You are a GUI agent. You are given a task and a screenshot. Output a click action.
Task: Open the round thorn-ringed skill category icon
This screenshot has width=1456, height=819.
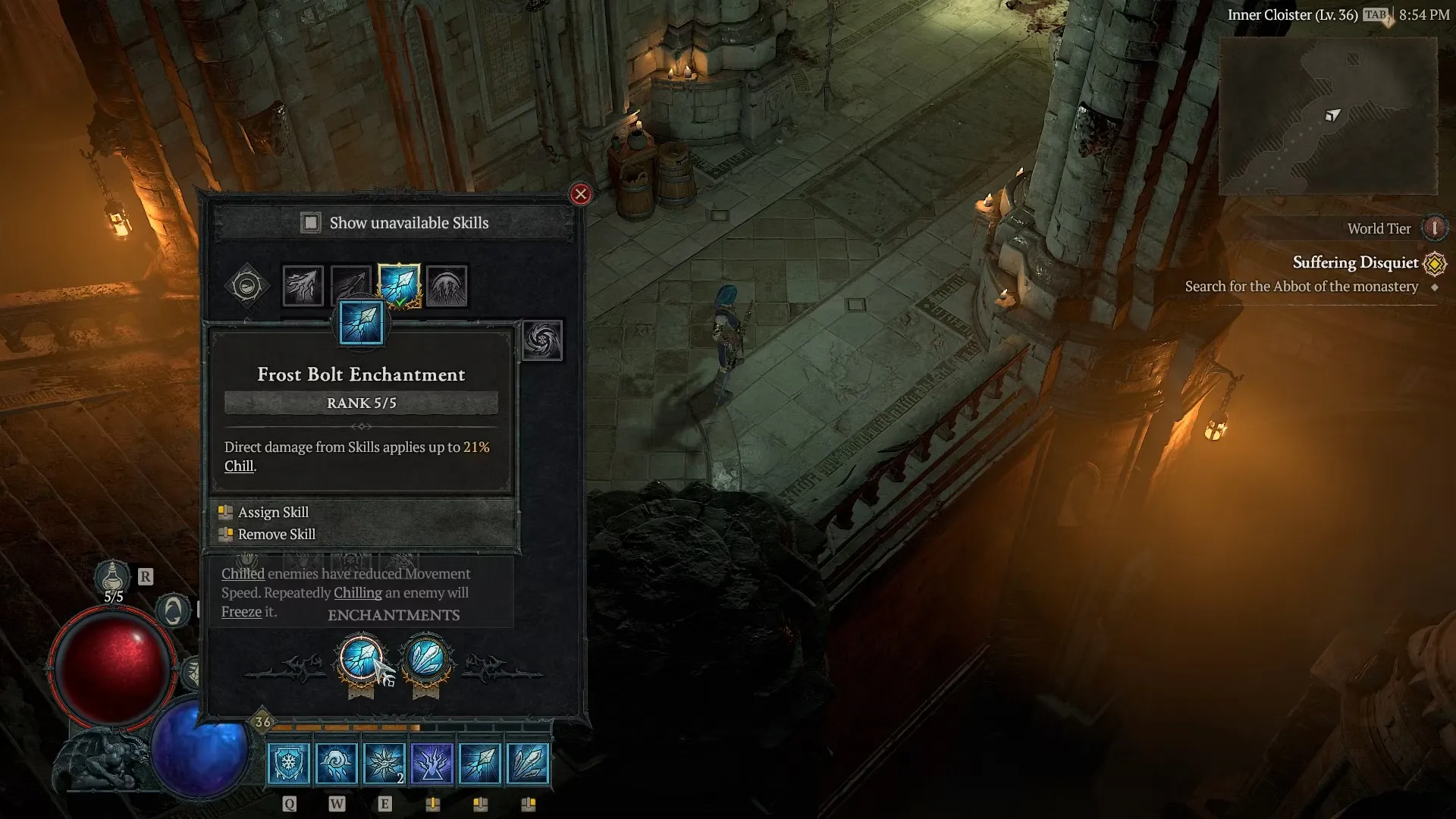pyautogui.click(x=246, y=286)
